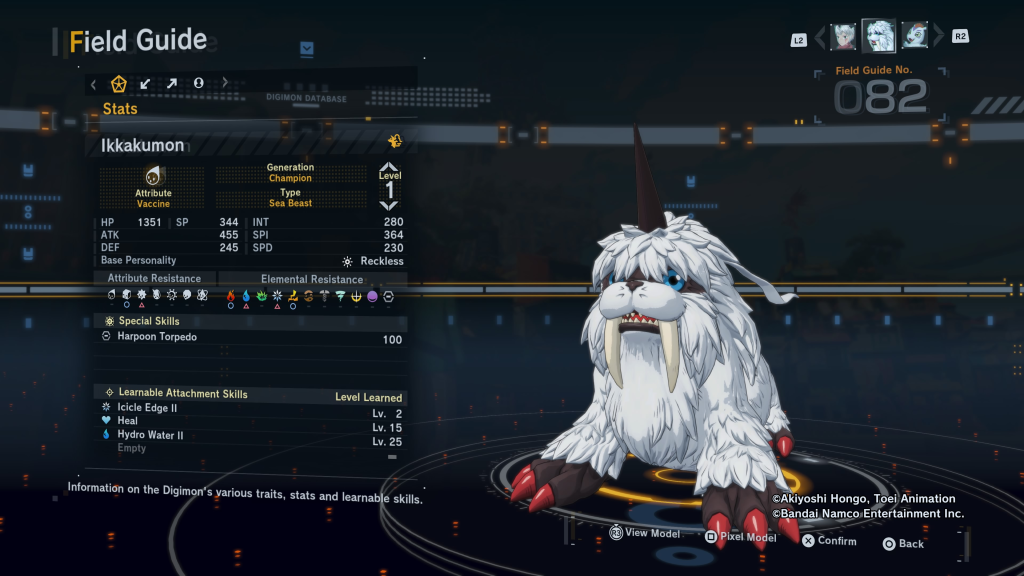This screenshot has width=1024, height=576.
Task: Select the white-haired character portrait thumbnail
Action: 844,37
